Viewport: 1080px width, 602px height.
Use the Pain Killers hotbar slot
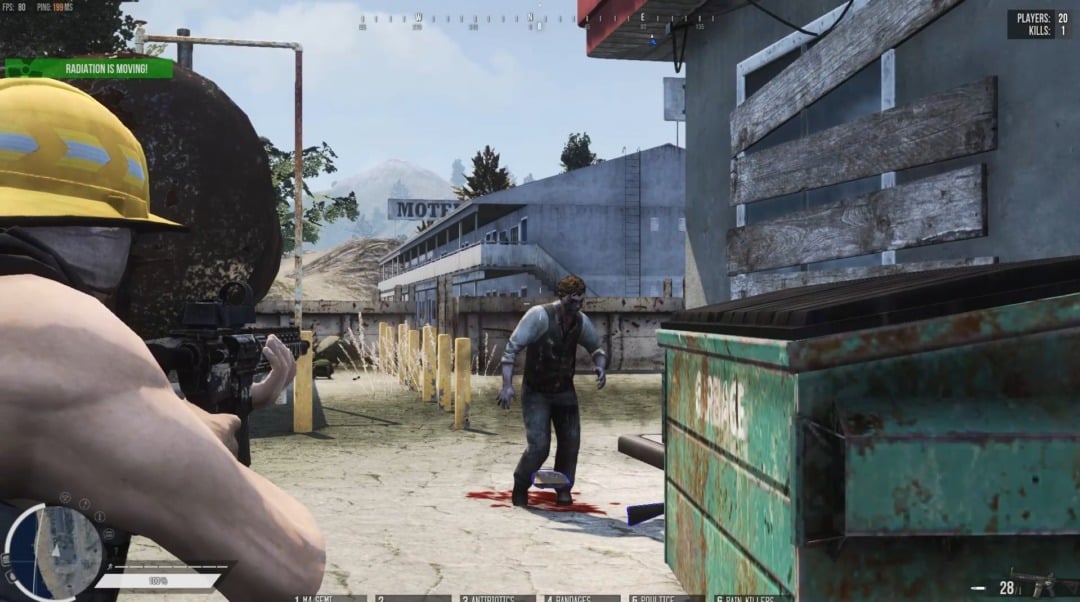pyautogui.click(x=750, y=597)
